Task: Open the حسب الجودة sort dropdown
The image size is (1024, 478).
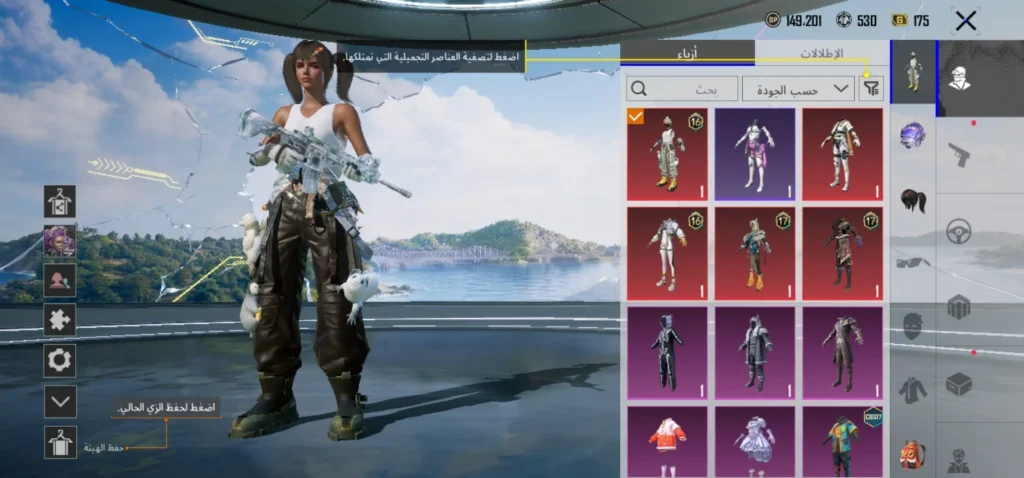Action: (798, 89)
